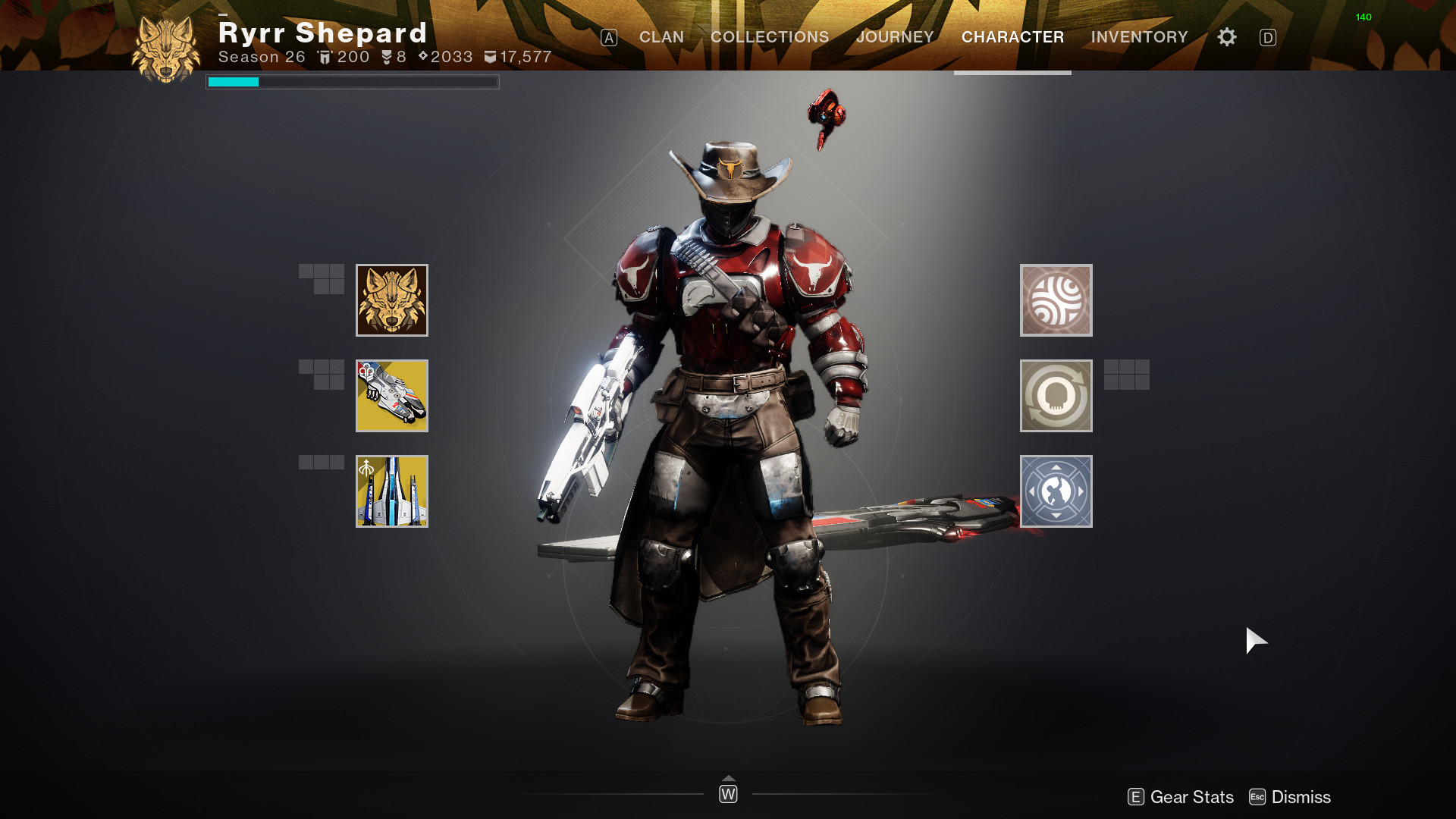Open the equipped white ship slot
Screen dimensions: 1456x819
(392, 491)
